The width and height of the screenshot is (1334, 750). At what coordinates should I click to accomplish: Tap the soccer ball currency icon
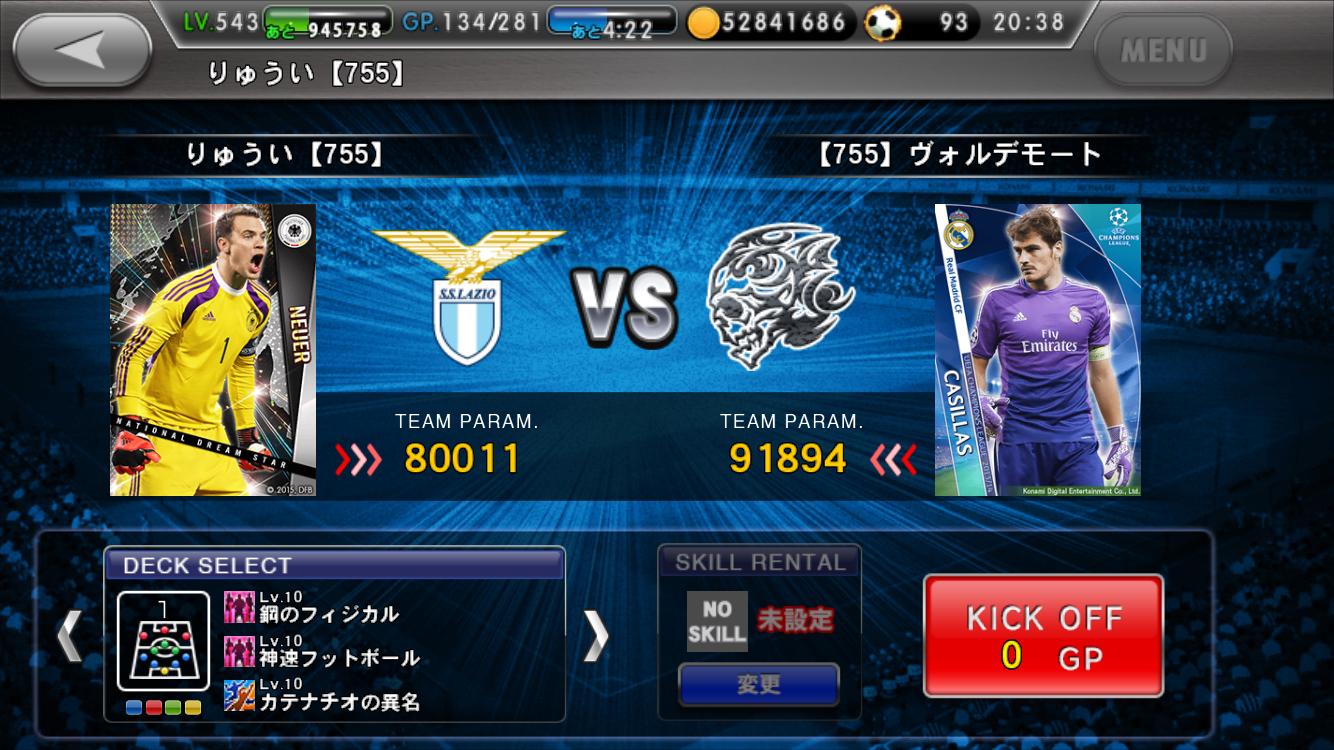point(882,23)
